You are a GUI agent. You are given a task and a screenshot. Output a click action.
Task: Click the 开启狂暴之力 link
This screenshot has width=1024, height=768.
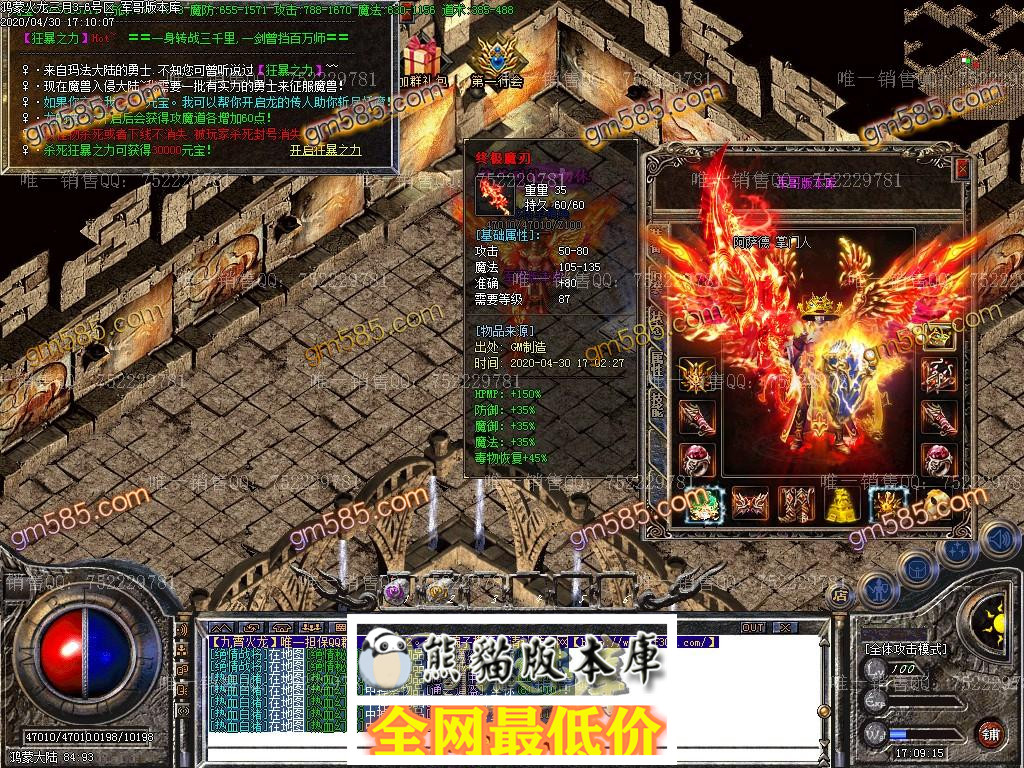click(325, 150)
